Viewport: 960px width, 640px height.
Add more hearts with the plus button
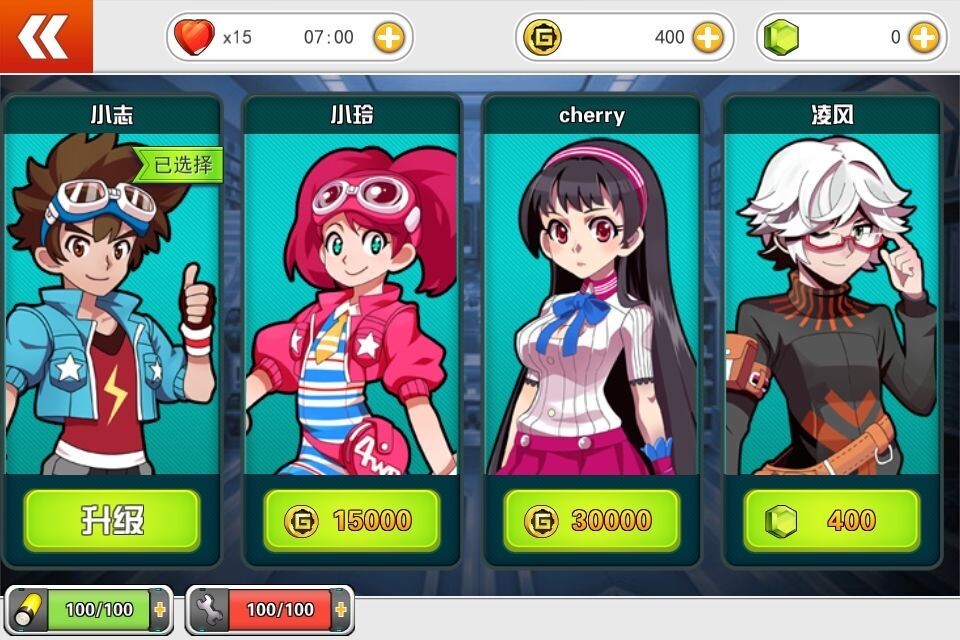(389, 38)
